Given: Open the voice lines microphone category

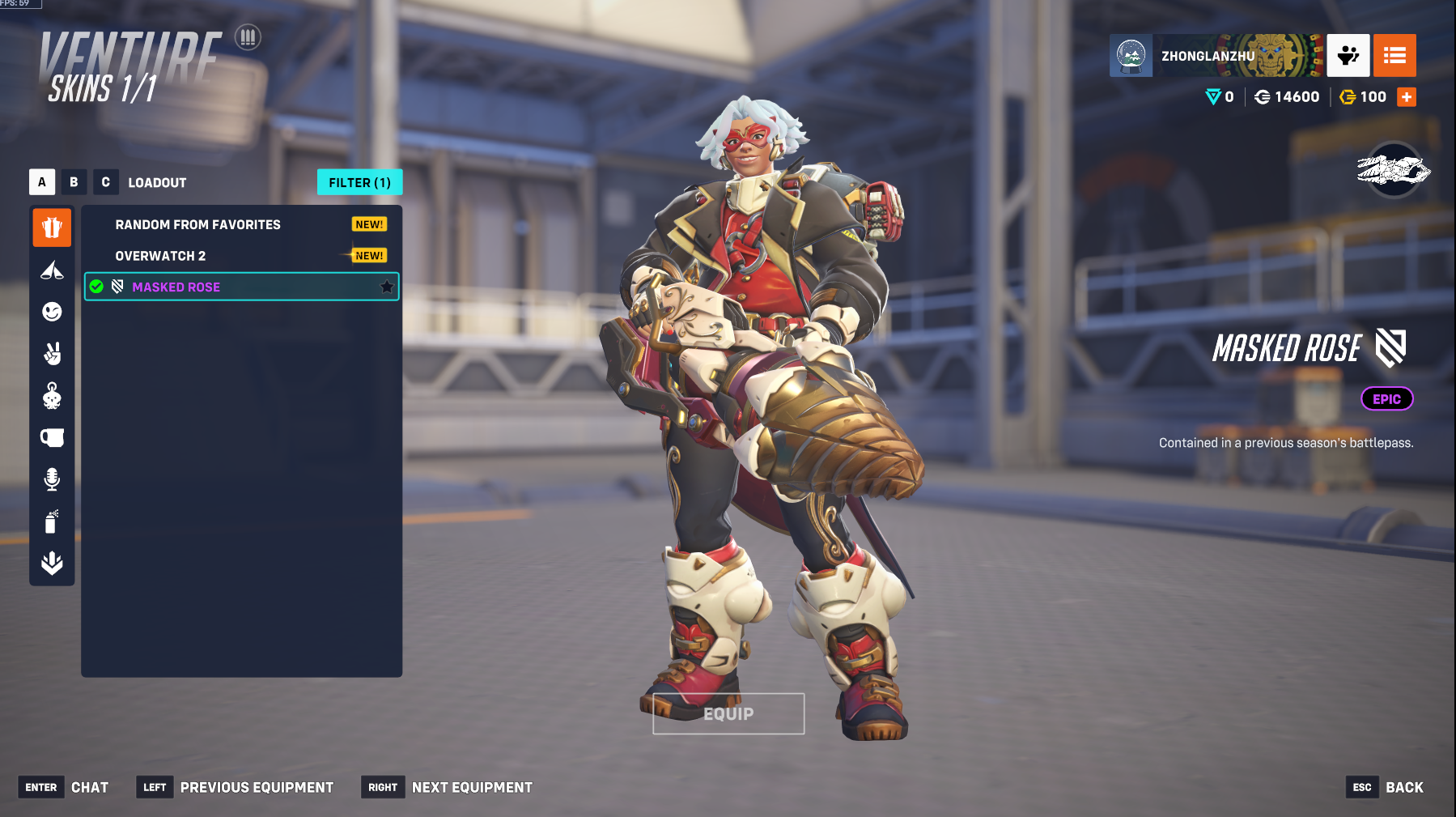Looking at the screenshot, I should click(x=52, y=479).
